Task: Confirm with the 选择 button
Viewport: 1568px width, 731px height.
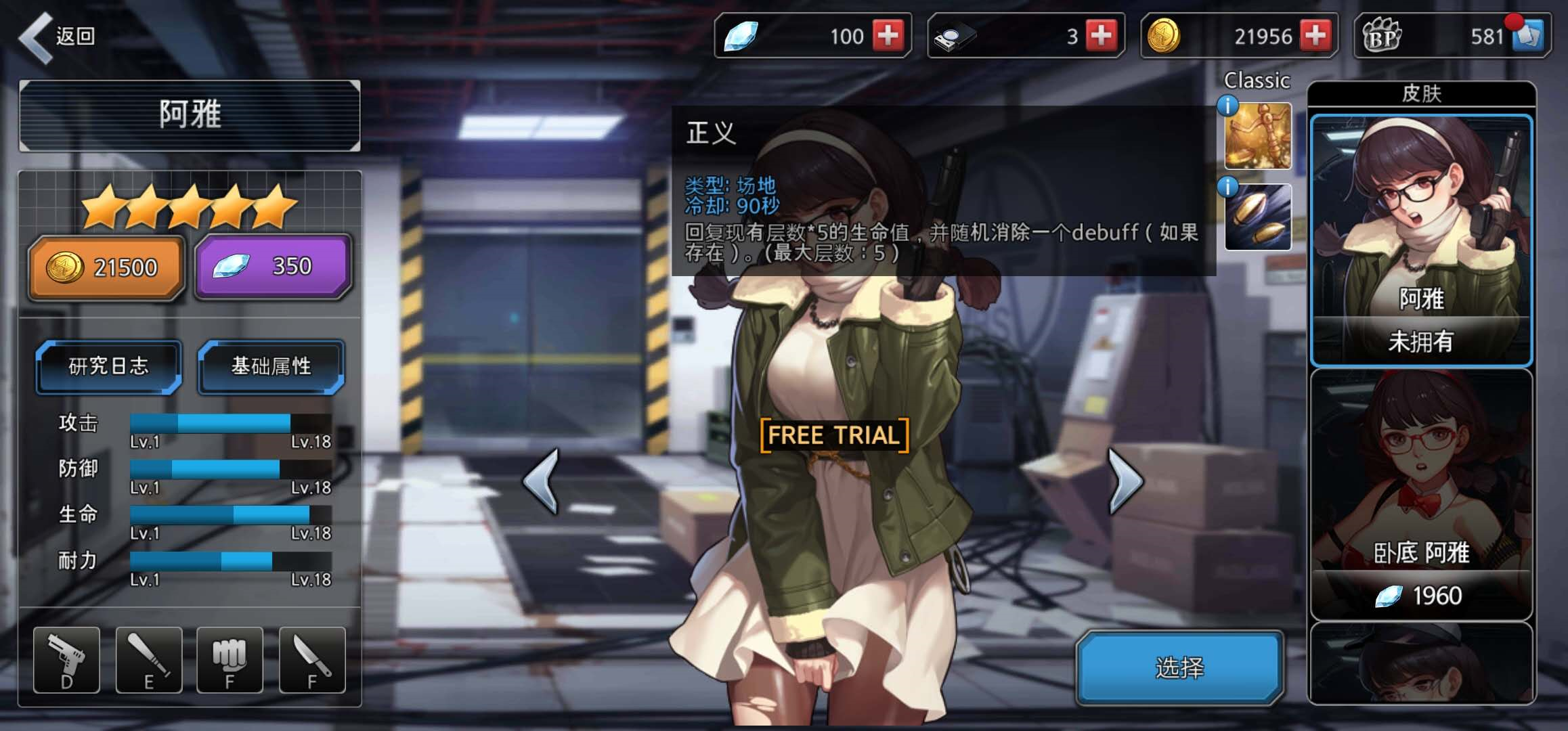Action: 1179,668
